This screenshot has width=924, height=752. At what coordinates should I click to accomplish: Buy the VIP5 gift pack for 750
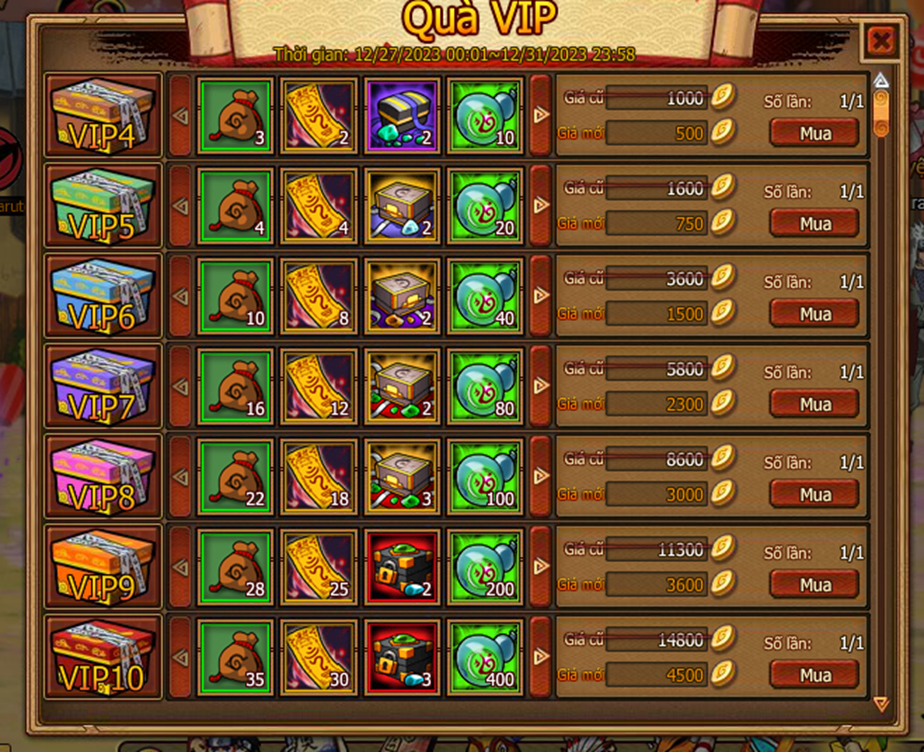[814, 224]
